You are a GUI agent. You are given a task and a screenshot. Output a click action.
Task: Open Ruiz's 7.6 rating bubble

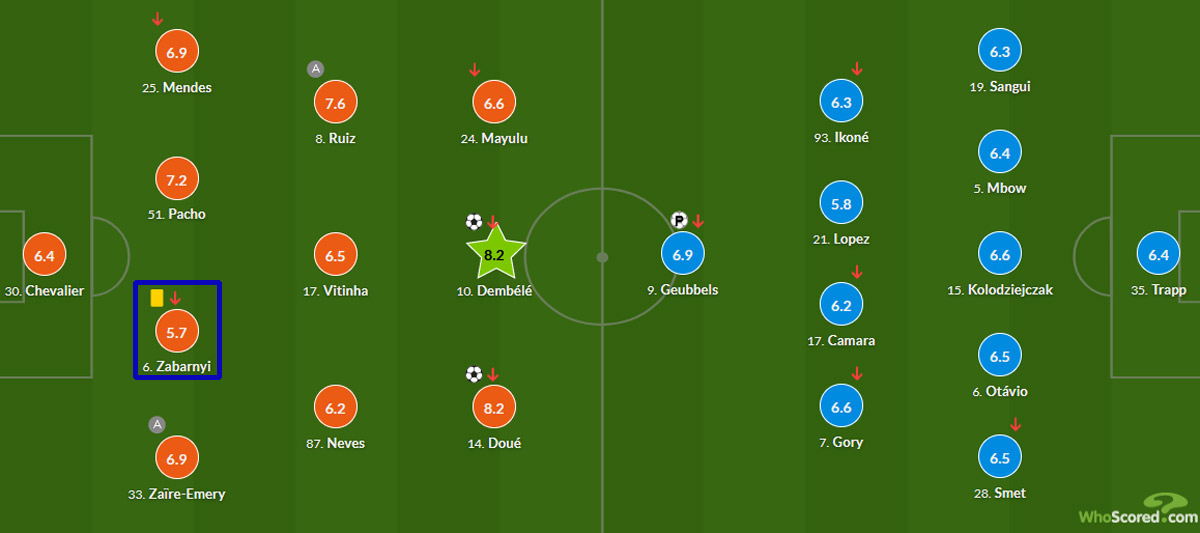(x=336, y=103)
